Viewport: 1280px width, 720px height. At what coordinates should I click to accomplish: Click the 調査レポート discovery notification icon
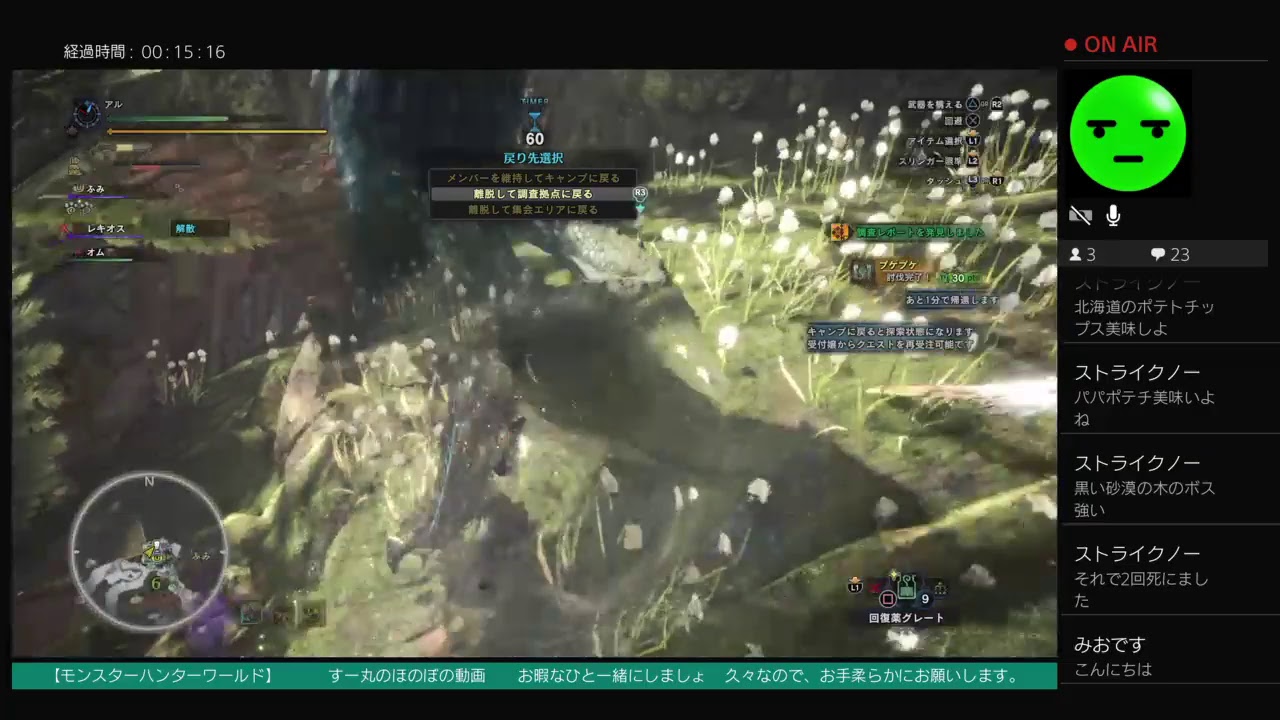[x=838, y=231]
